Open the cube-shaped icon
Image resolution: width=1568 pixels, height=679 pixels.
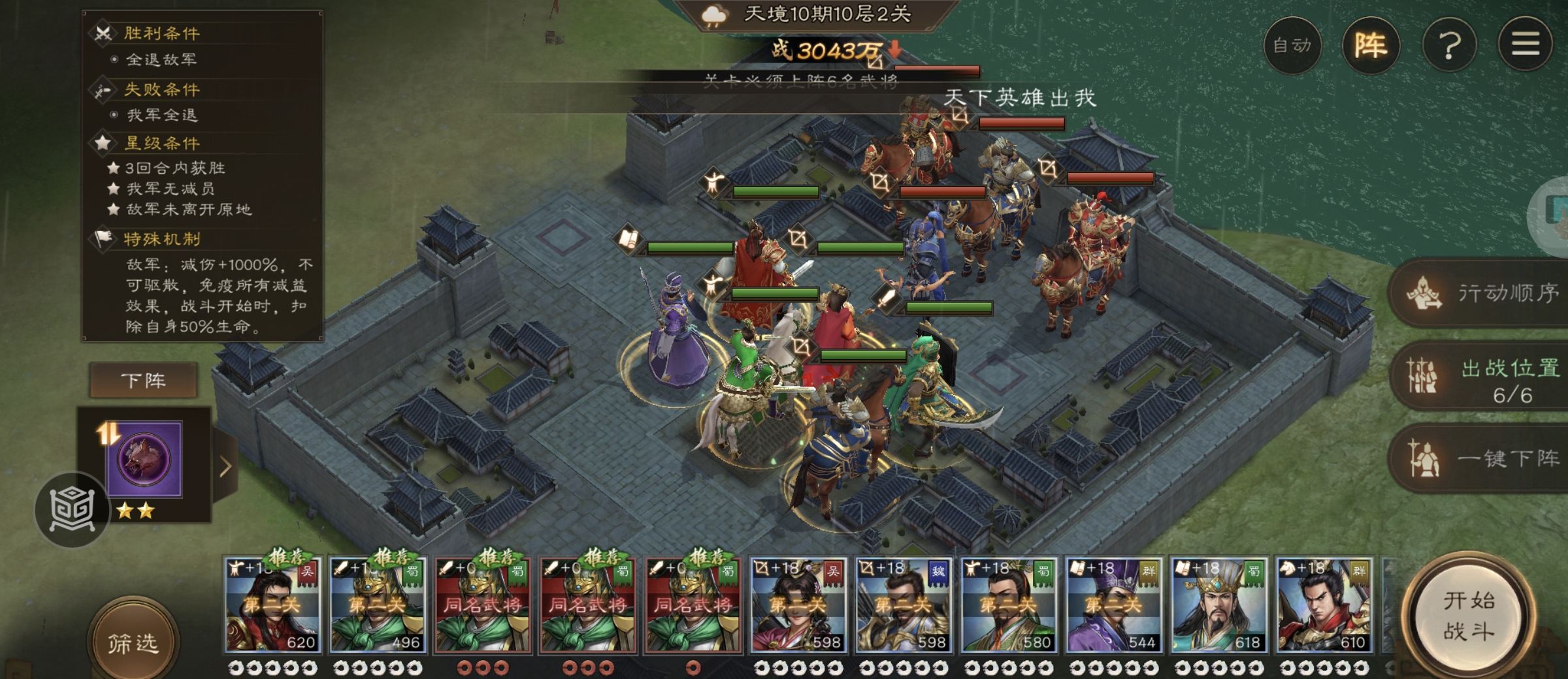pyautogui.click(x=72, y=509)
